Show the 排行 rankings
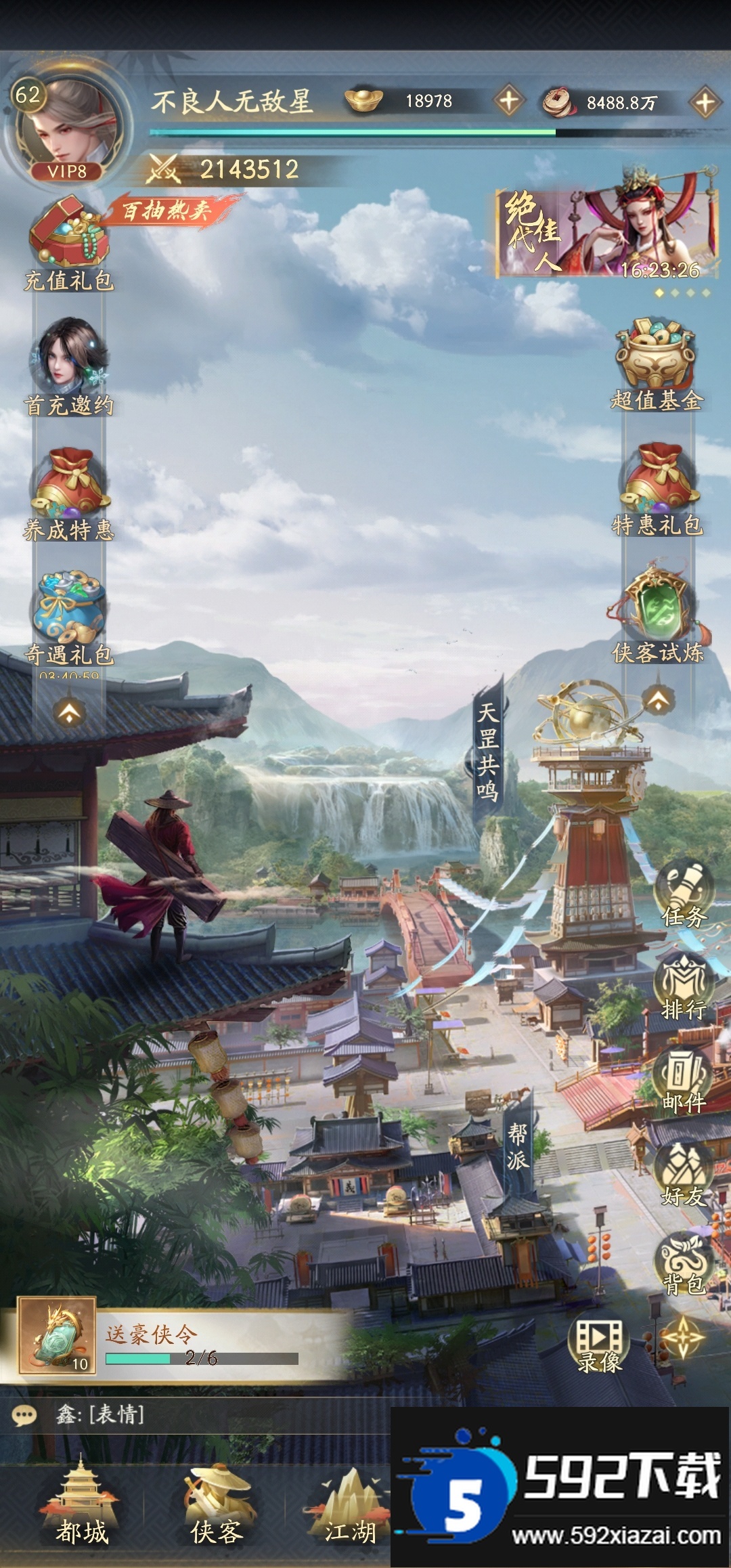Image resolution: width=731 pixels, height=1568 pixels. (684, 987)
